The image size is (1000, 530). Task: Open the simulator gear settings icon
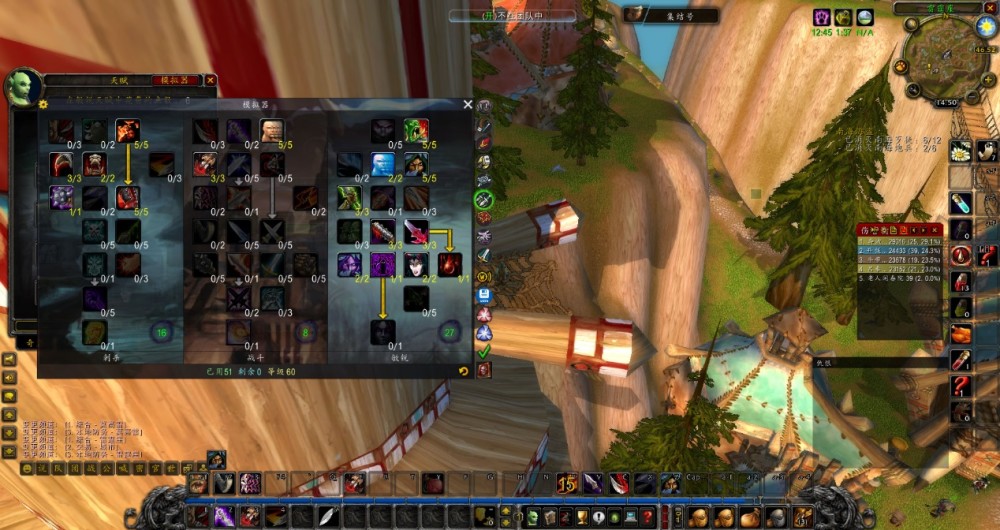[x=43, y=104]
